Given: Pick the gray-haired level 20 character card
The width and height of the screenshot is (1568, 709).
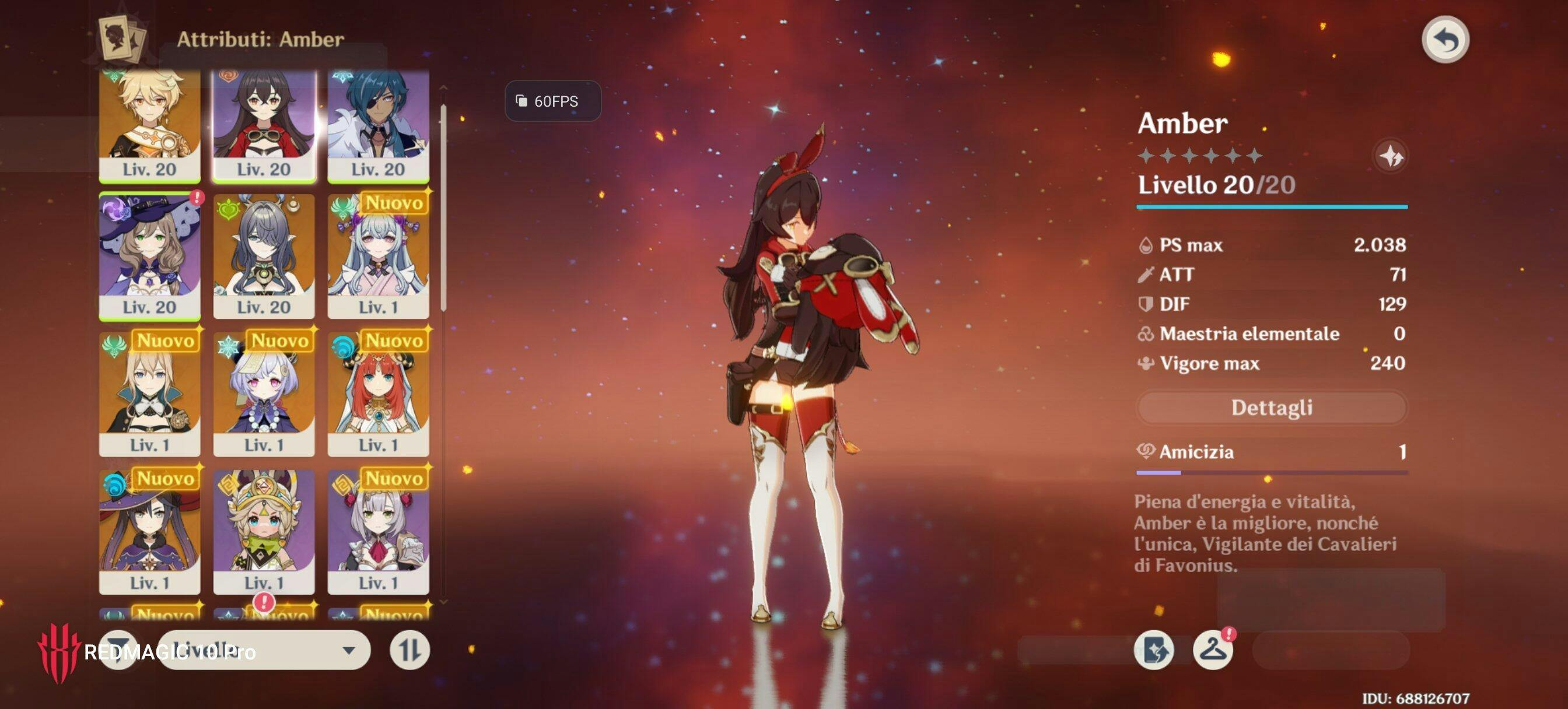Looking at the screenshot, I should click(264, 255).
